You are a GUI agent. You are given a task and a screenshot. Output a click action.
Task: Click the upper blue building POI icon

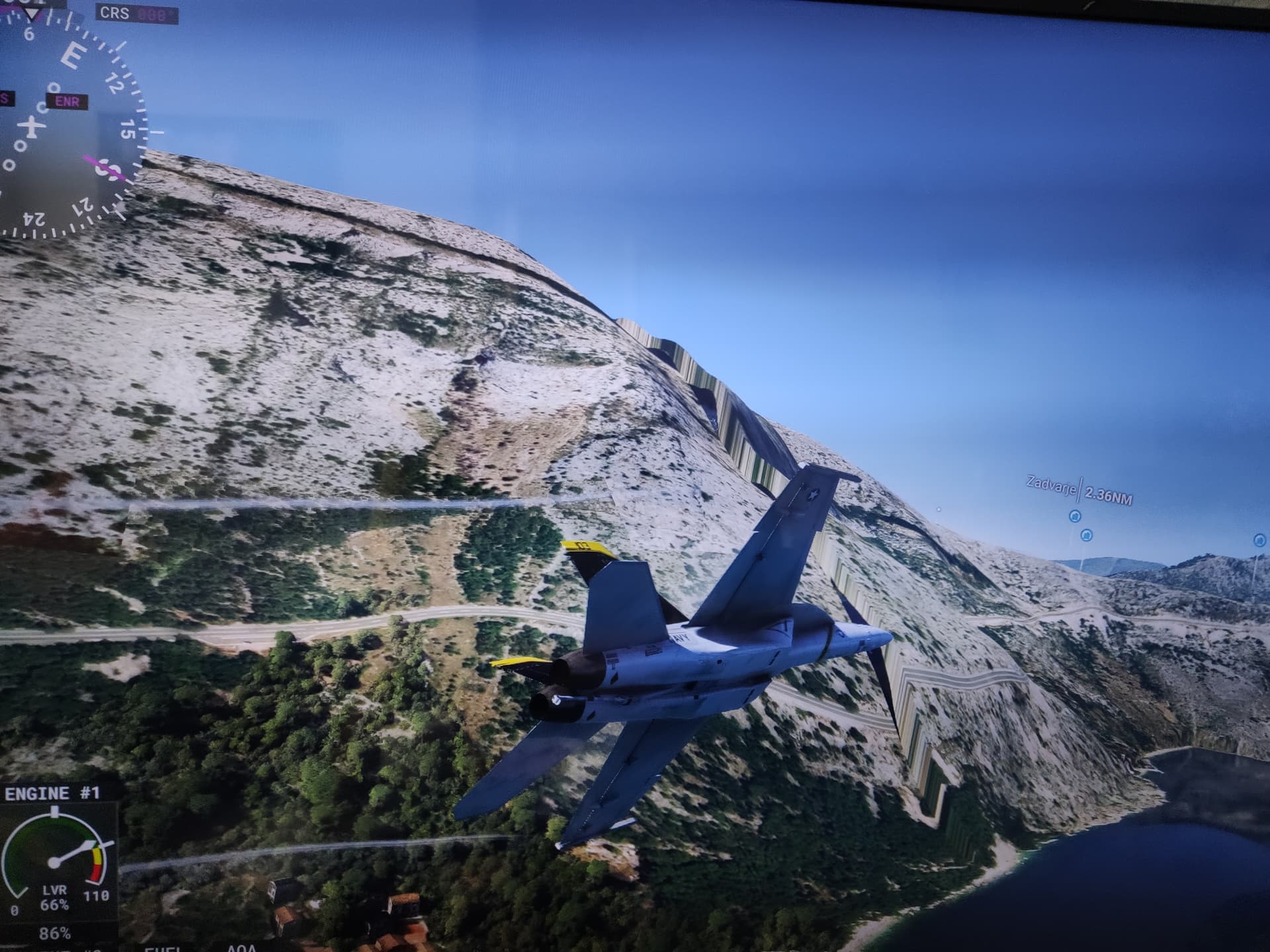click(1075, 516)
